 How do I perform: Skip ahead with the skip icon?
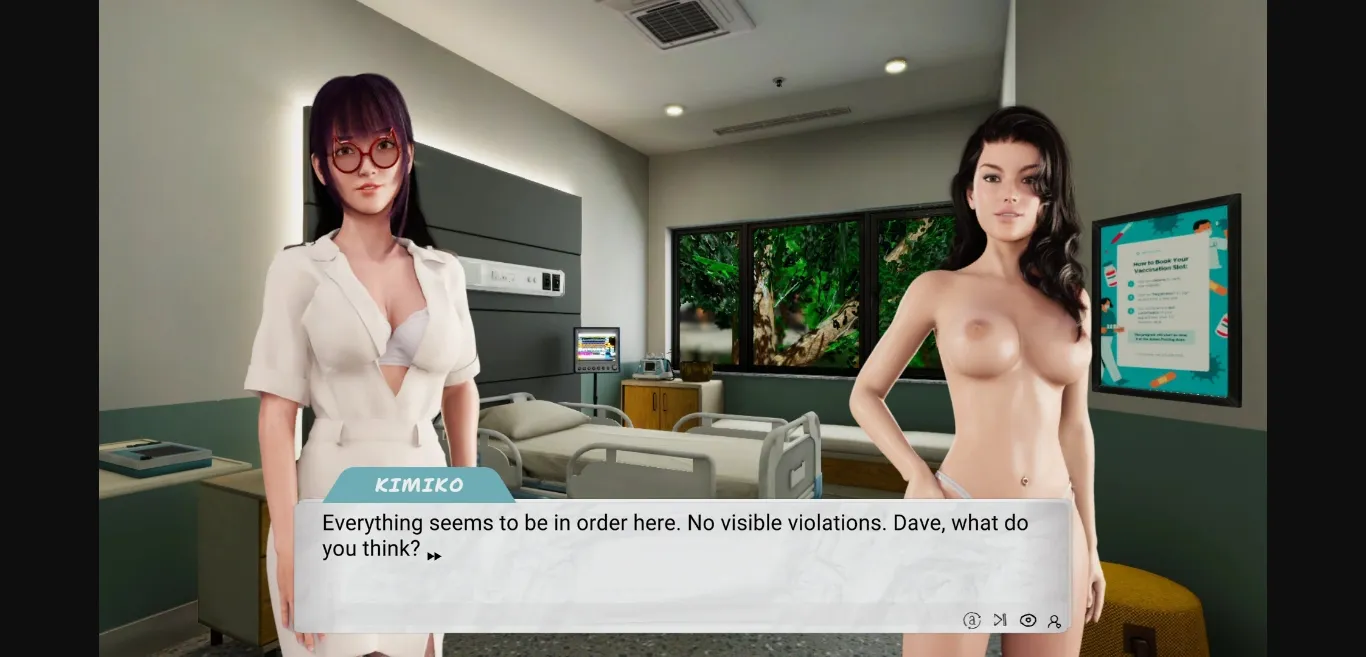(999, 620)
